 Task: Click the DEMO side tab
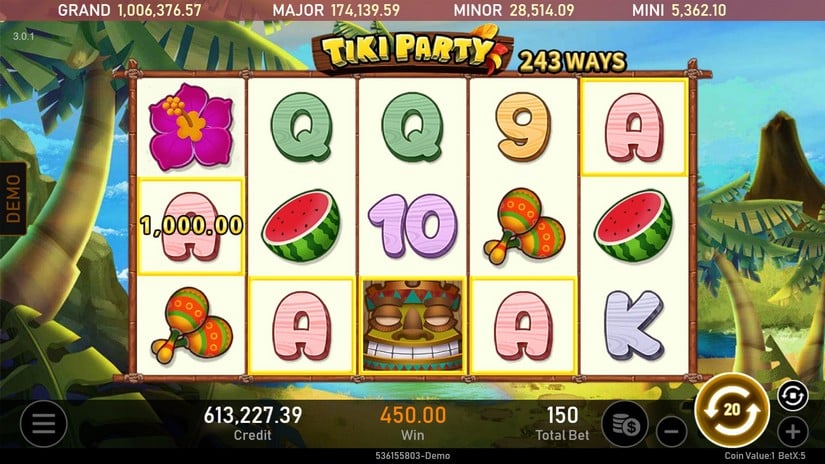click(x=13, y=199)
